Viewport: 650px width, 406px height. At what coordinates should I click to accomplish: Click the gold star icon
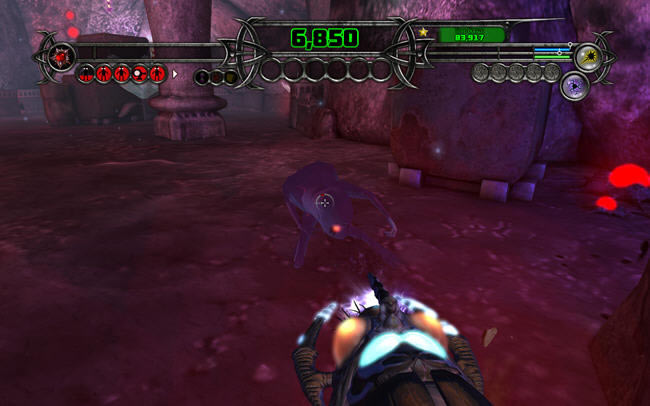click(x=424, y=33)
